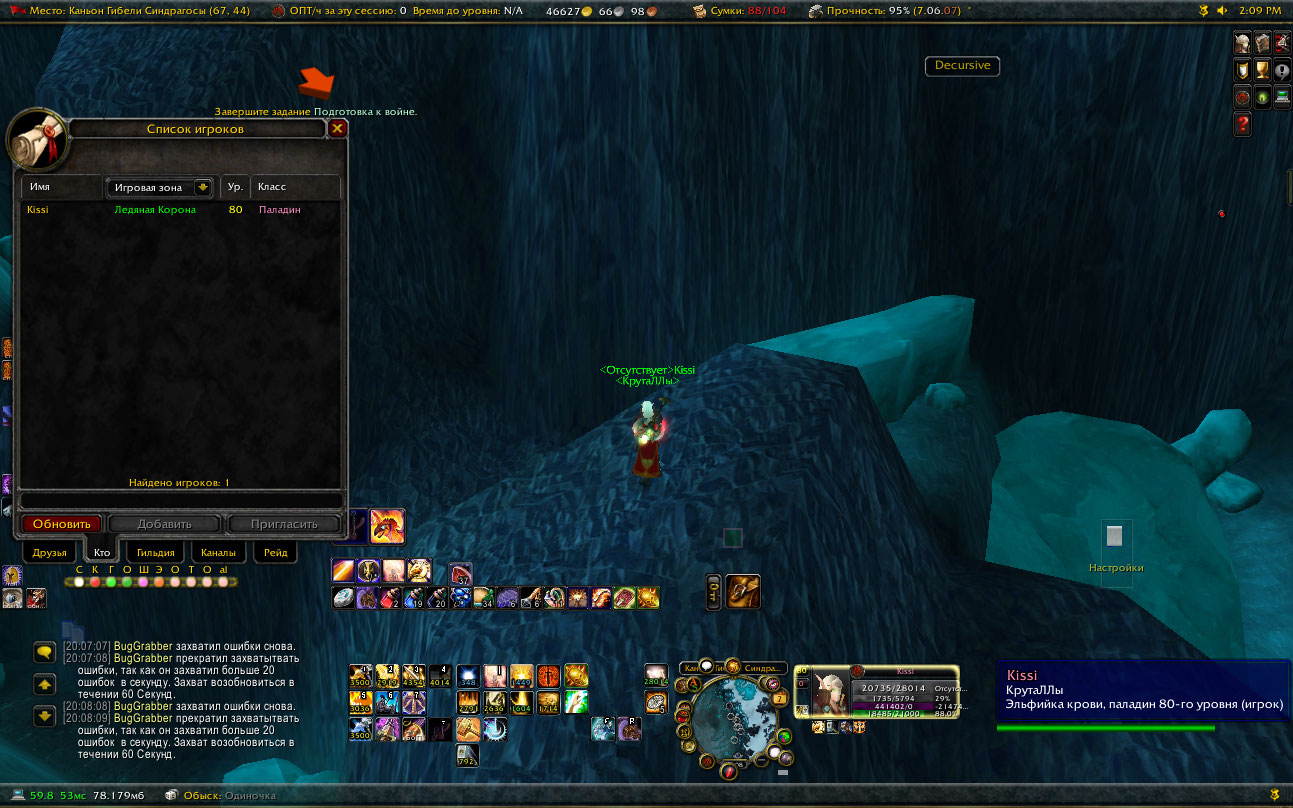Go to the Рейд tab

276,552
